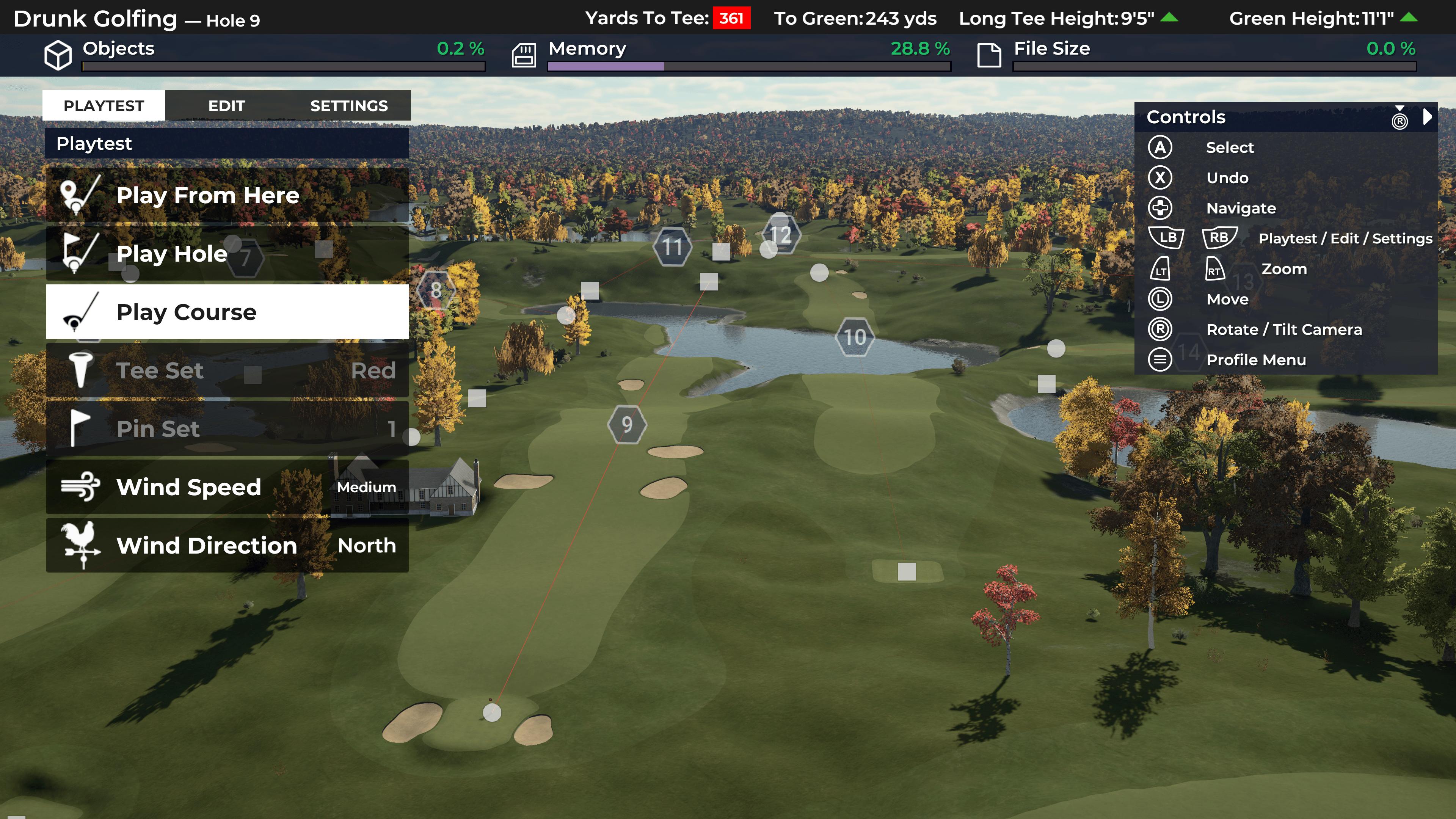Click the hole 11 hexagon marker
This screenshot has height=819, width=1456.
(x=672, y=247)
